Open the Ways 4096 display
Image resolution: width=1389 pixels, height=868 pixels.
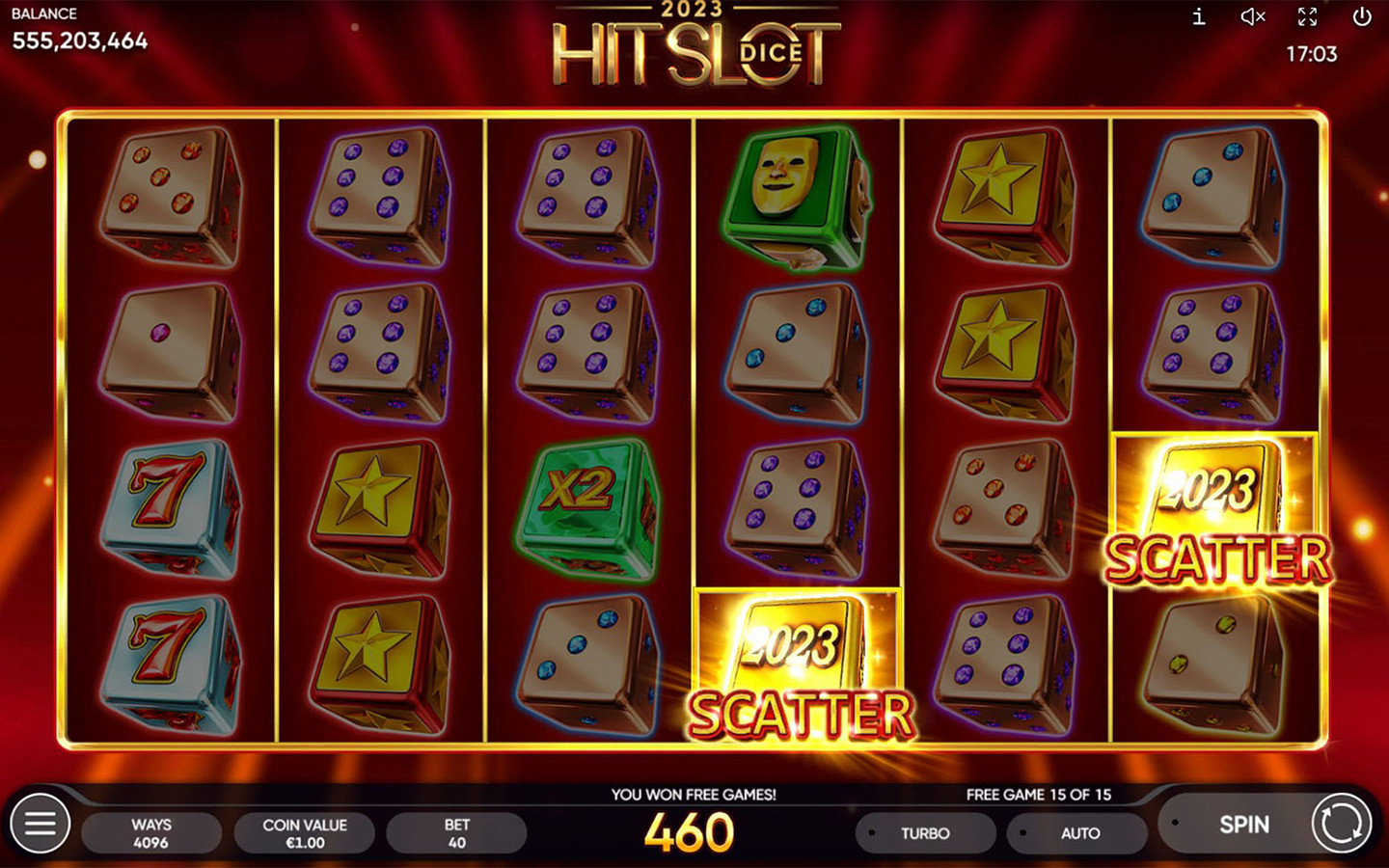click(x=151, y=833)
